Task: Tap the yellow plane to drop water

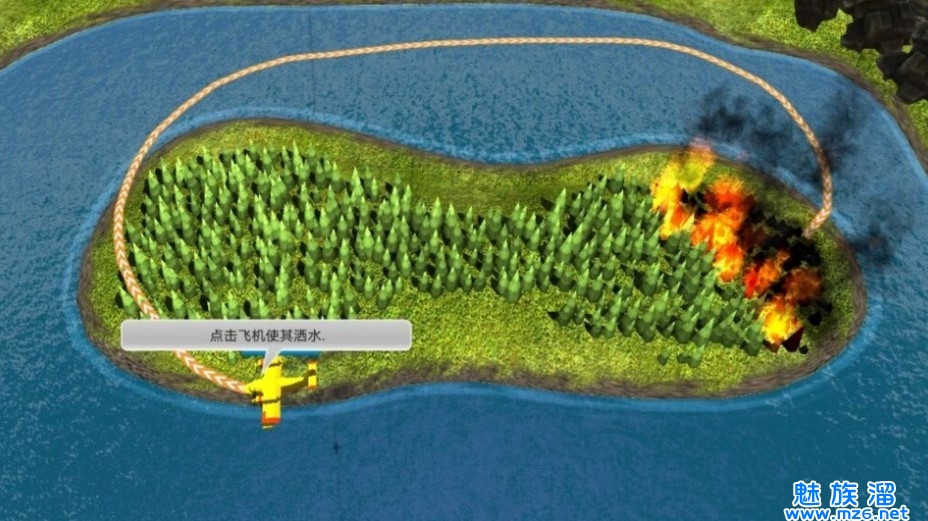Action: click(x=273, y=391)
